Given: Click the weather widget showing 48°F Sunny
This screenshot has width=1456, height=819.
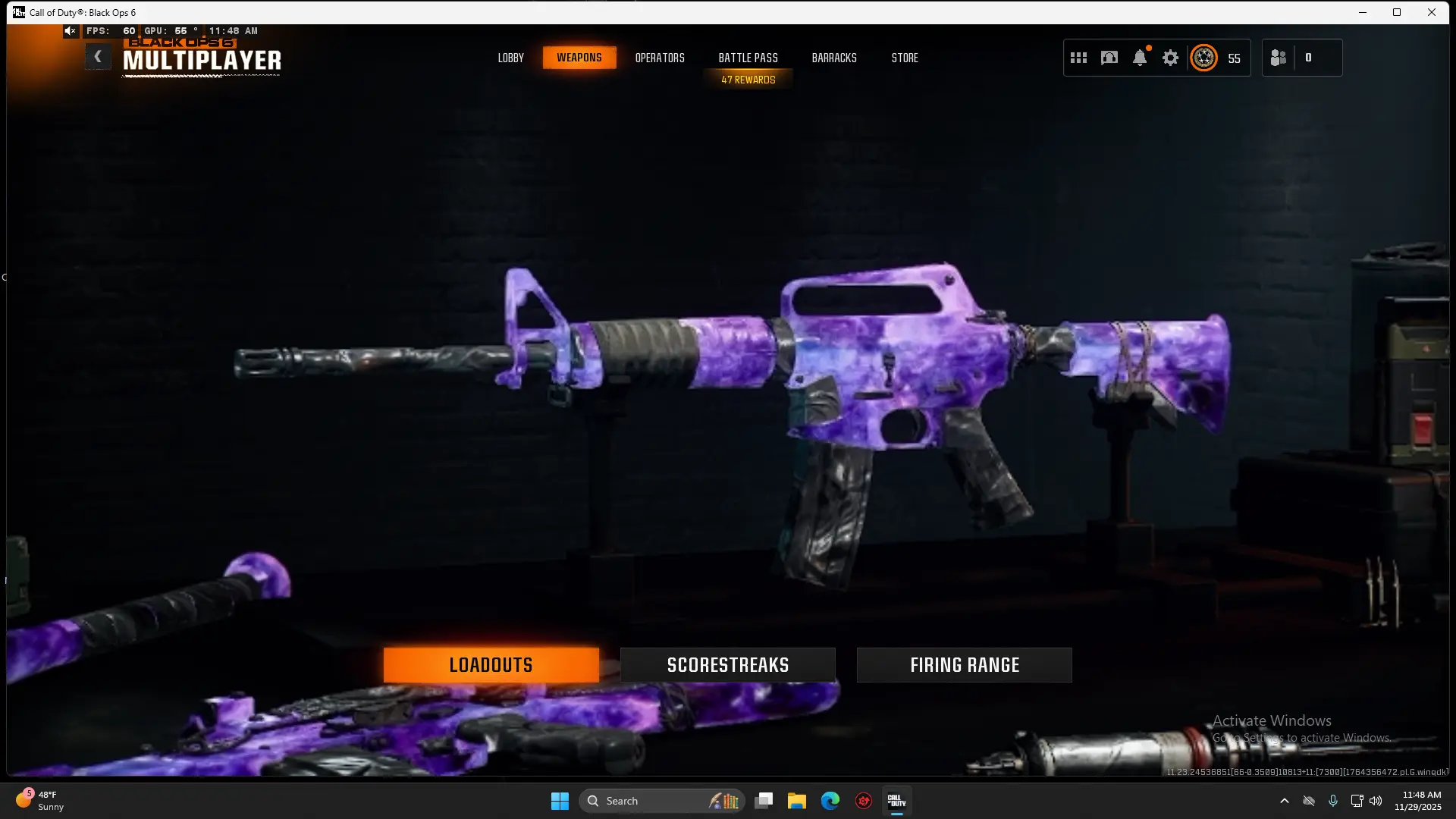Looking at the screenshot, I should pos(42,800).
